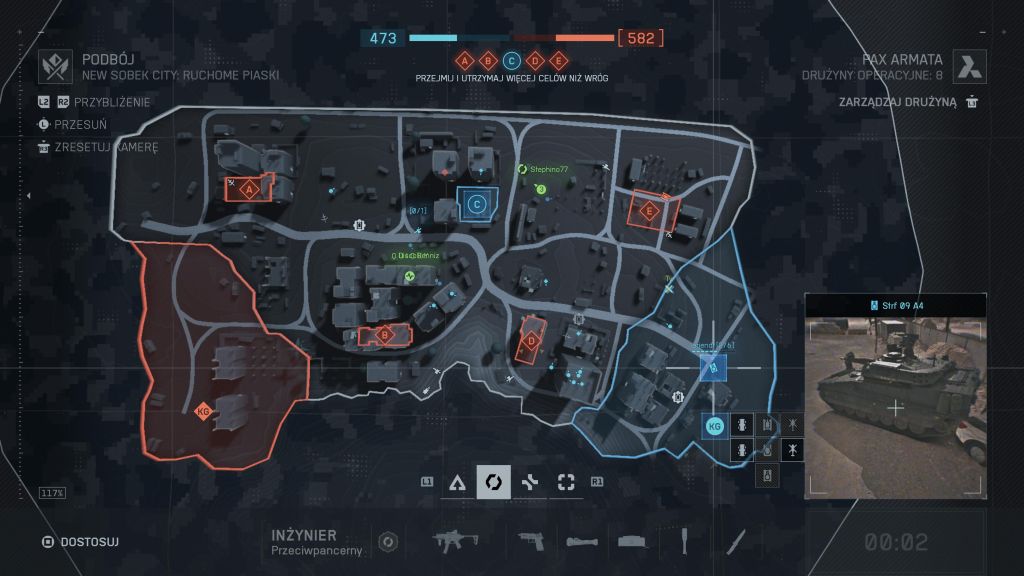
Task: Select capture objective A on the map
Action: tap(251, 187)
